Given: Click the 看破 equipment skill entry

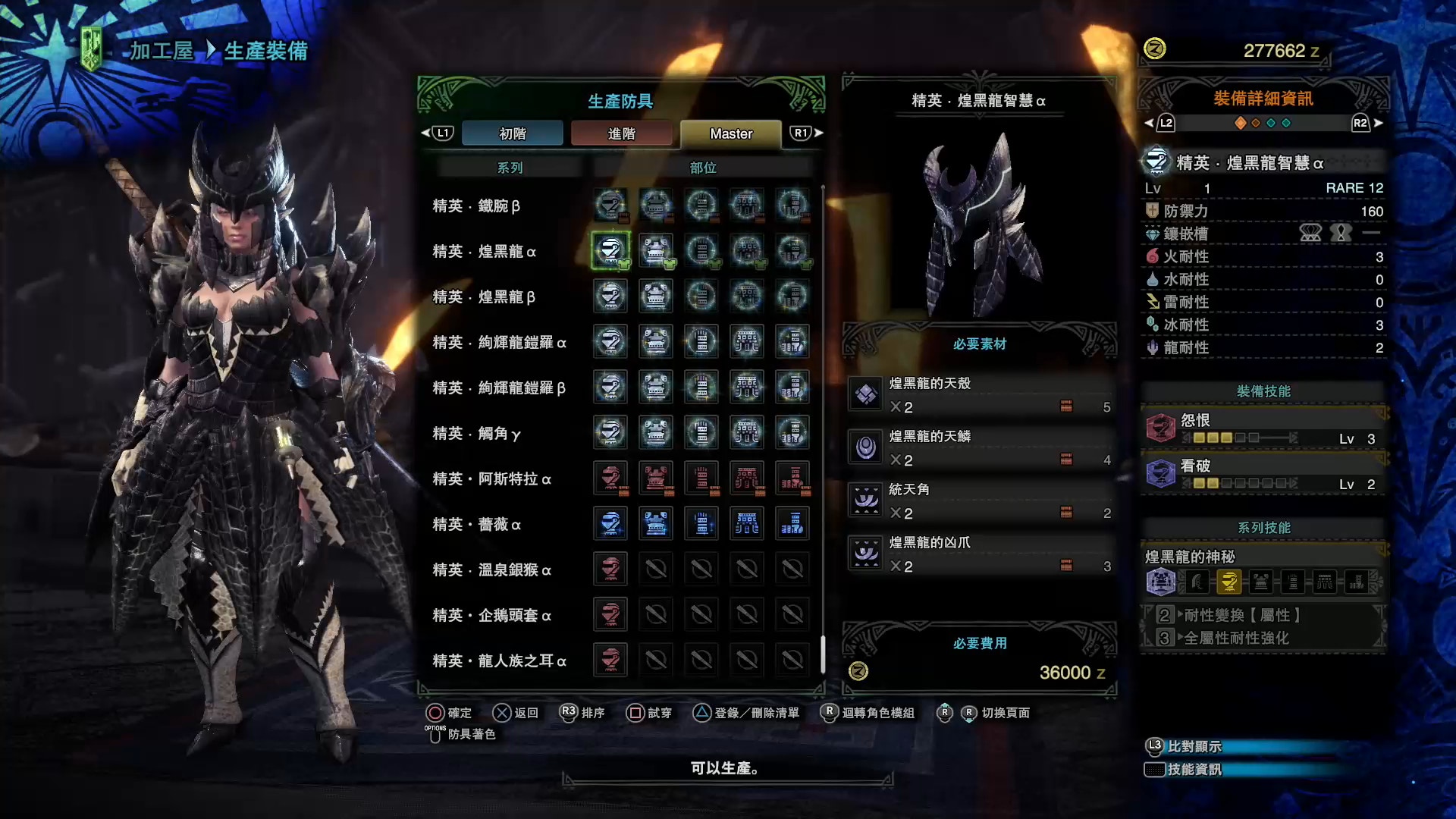Looking at the screenshot, I should point(1263,474).
